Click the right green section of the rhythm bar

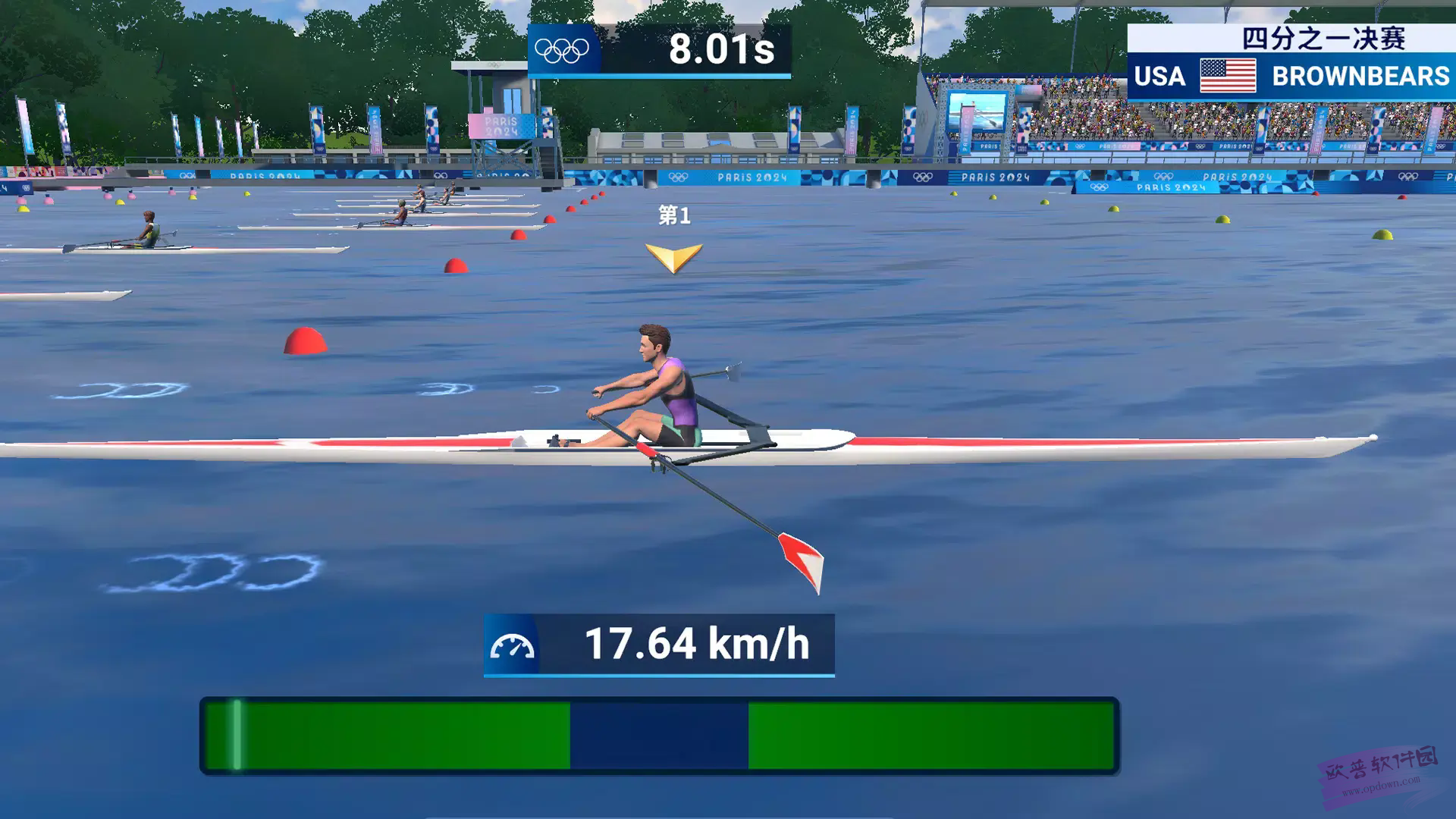click(x=931, y=736)
